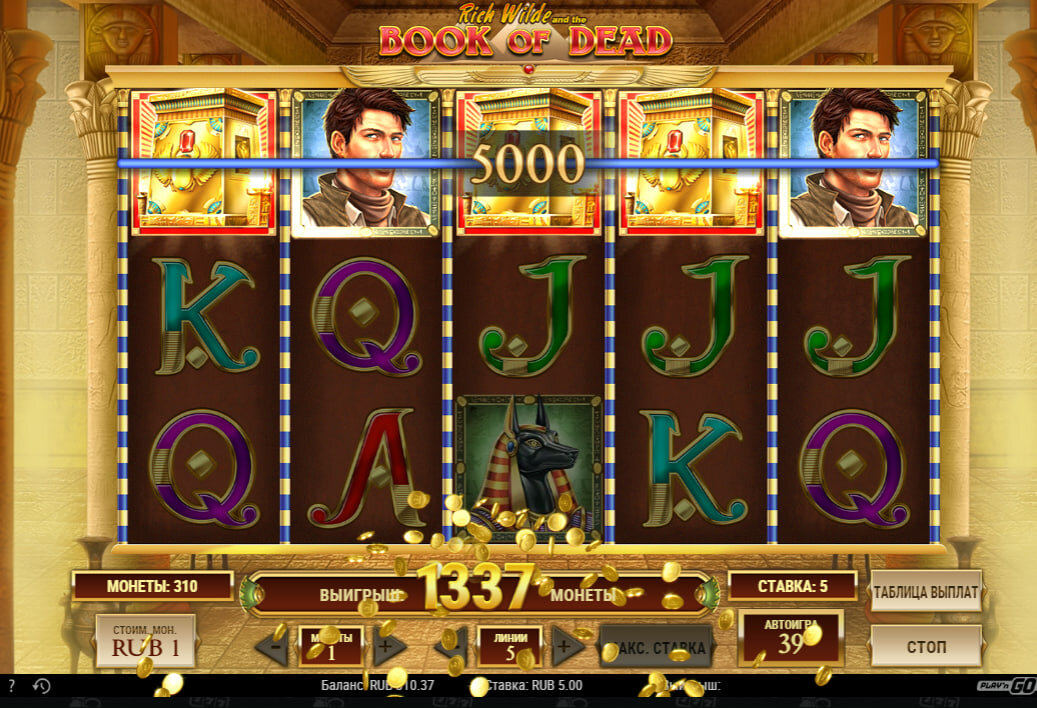The image size is (1037, 708).
Task: Click the Автоигра counter button
Action: click(790, 637)
